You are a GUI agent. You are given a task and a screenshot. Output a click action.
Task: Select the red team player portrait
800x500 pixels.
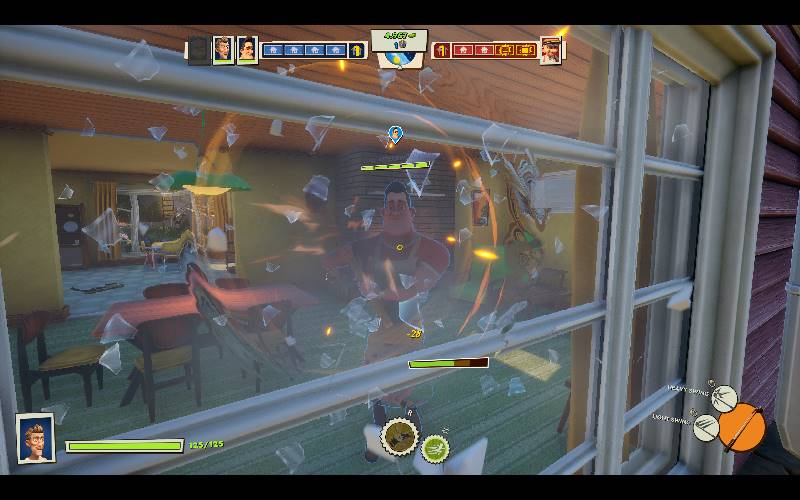pos(550,49)
